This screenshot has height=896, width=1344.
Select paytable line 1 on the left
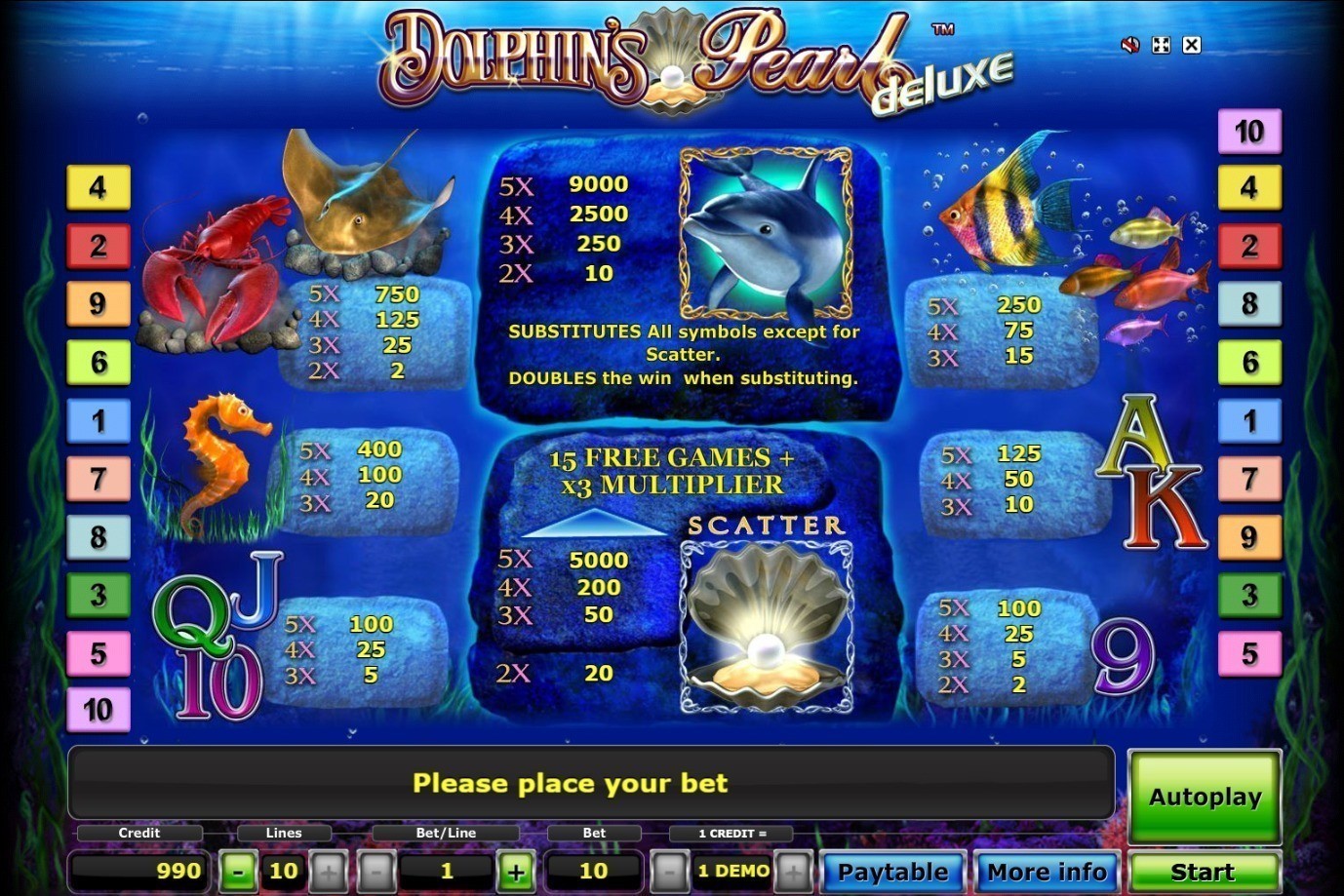click(x=97, y=420)
